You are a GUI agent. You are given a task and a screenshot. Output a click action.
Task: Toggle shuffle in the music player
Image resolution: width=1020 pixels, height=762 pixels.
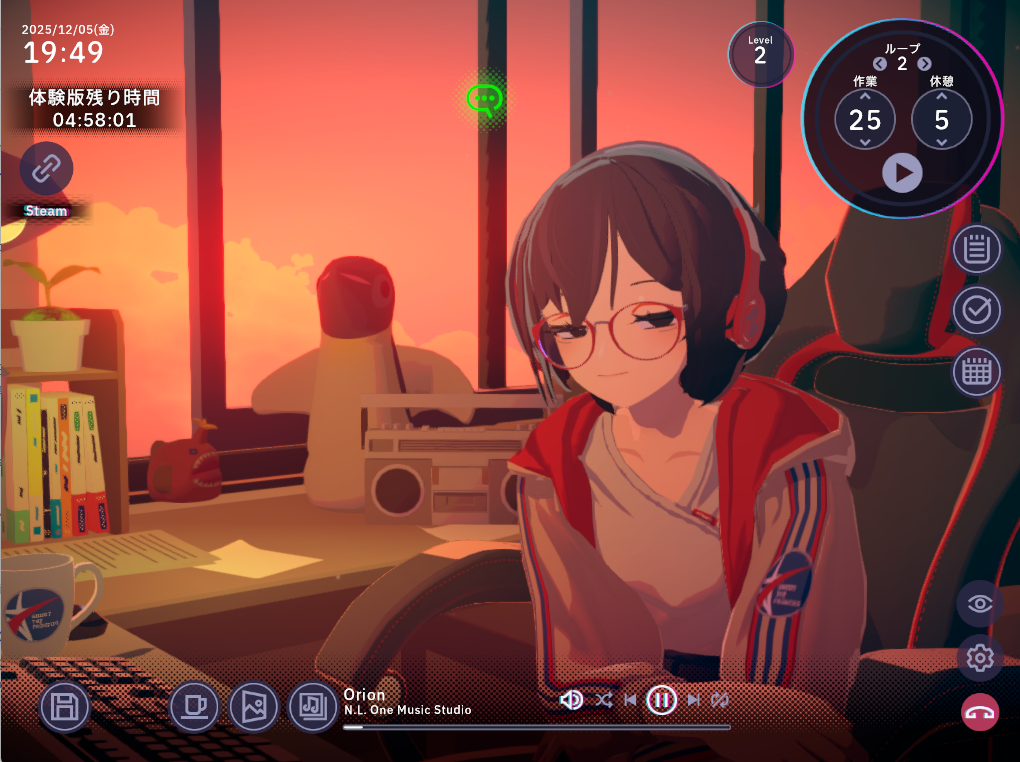(604, 700)
